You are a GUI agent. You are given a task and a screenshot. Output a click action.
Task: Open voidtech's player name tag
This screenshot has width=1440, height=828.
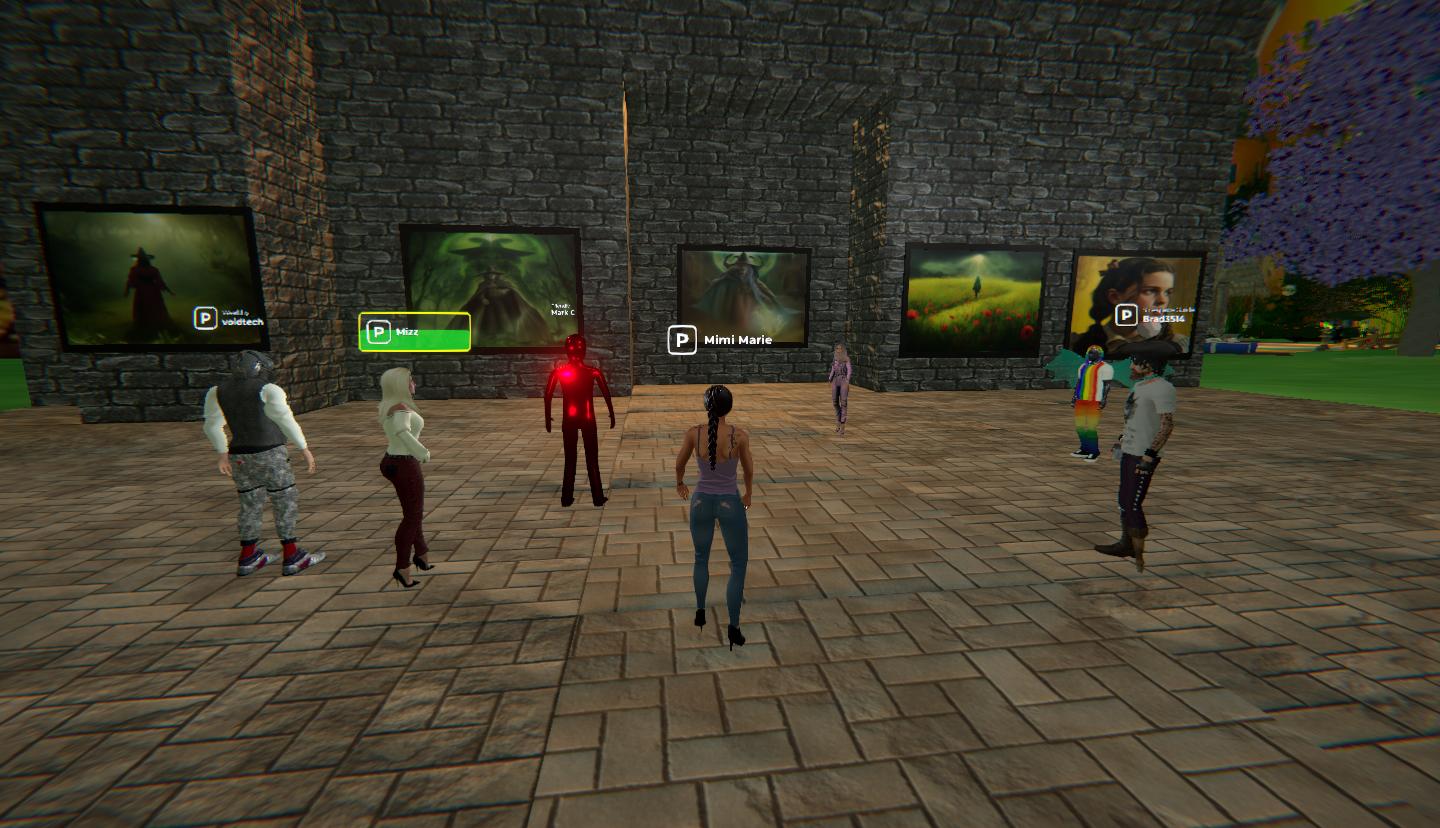pyautogui.click(x=230, y=318)
